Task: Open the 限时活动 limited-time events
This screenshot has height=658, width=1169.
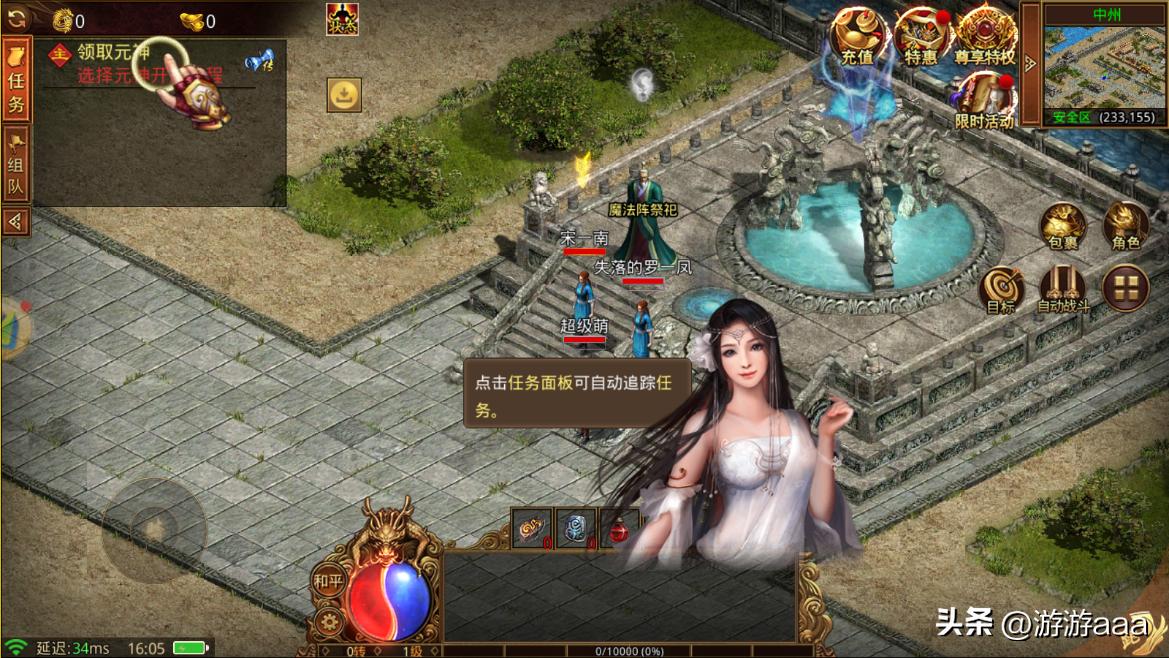Action: tap(984, 101)
